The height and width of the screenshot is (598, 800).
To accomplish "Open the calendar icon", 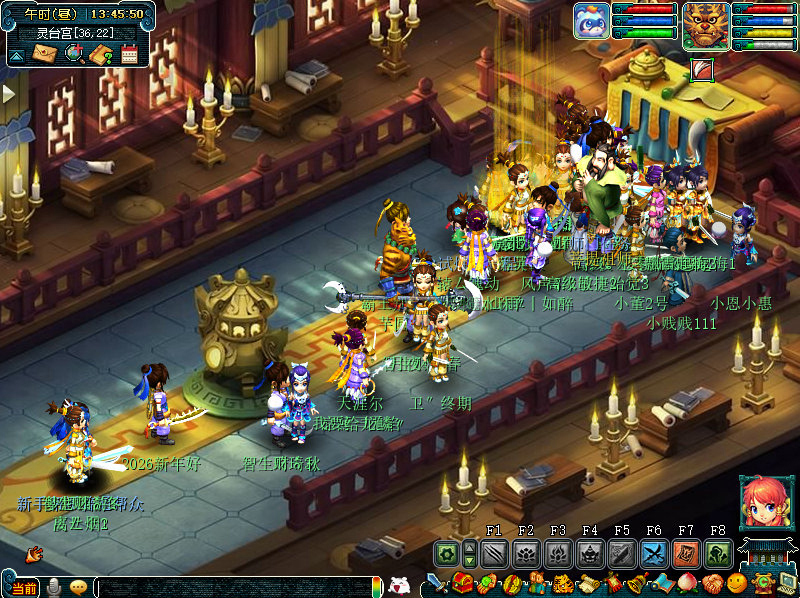I will pos(128,54).
